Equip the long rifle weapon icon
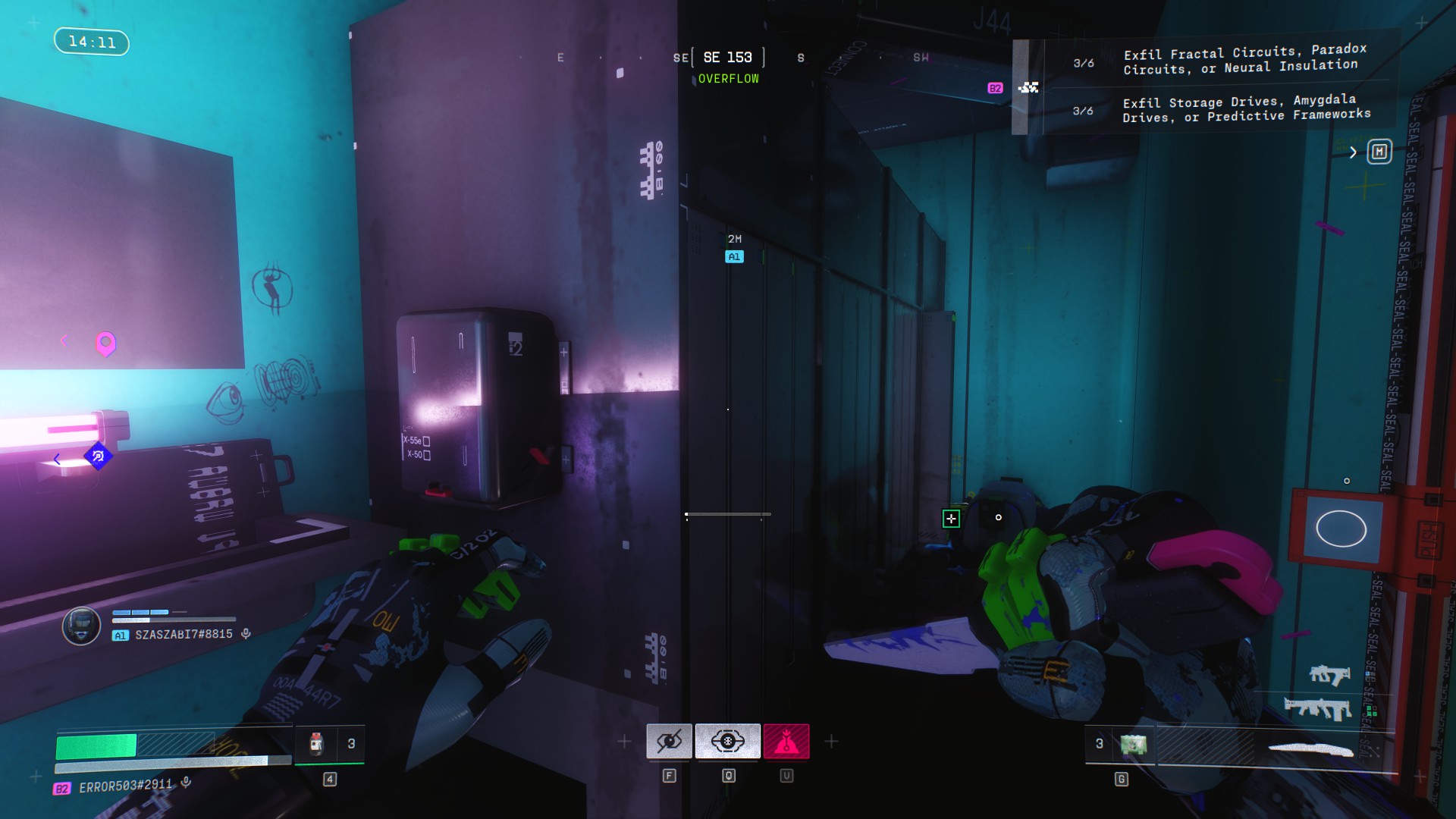Screen dimensions: 1456x819 [x=1317, y=708]
